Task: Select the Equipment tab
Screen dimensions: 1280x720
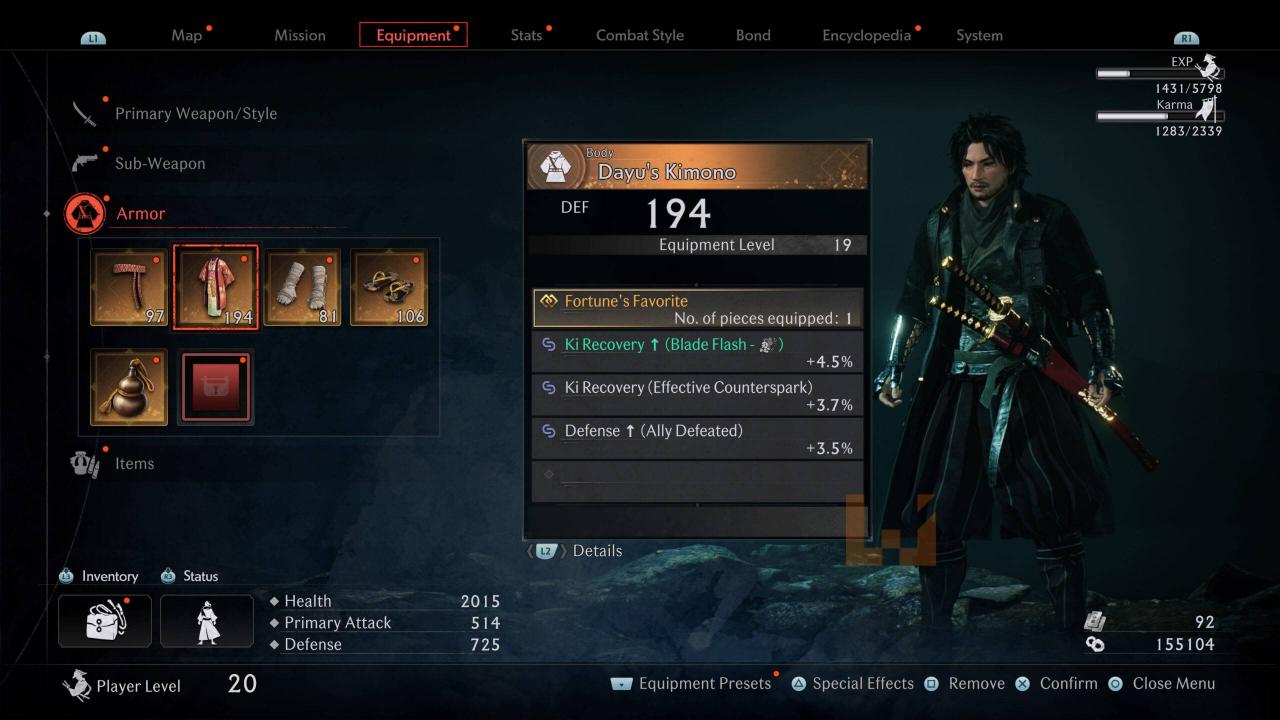Action: [413, 35]
